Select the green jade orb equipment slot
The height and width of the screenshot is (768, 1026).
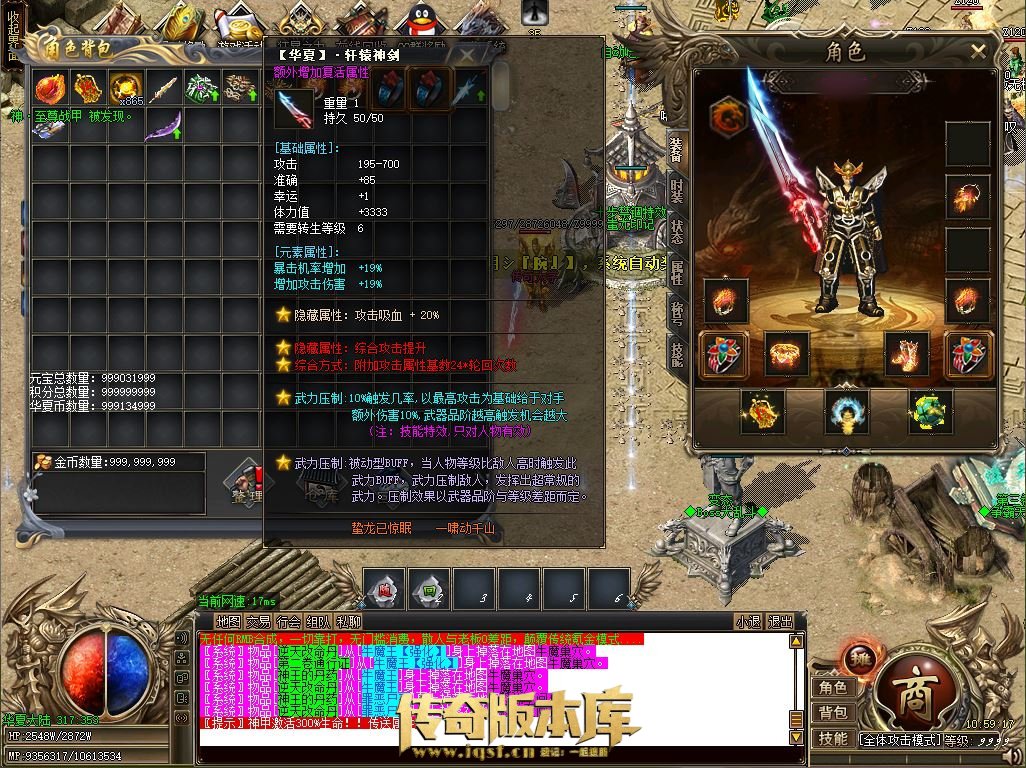(931, 412)
